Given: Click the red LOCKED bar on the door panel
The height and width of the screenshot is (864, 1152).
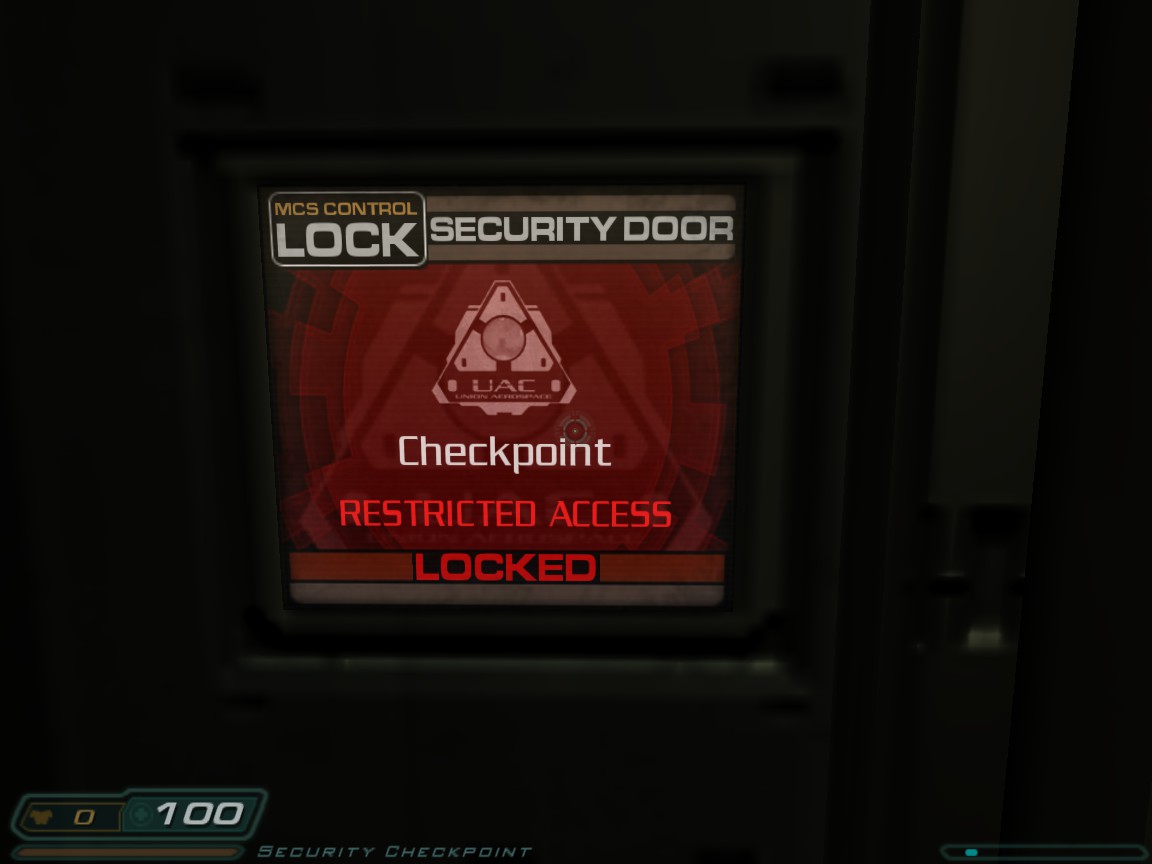Looking at the screenshot, I should 506,568.
